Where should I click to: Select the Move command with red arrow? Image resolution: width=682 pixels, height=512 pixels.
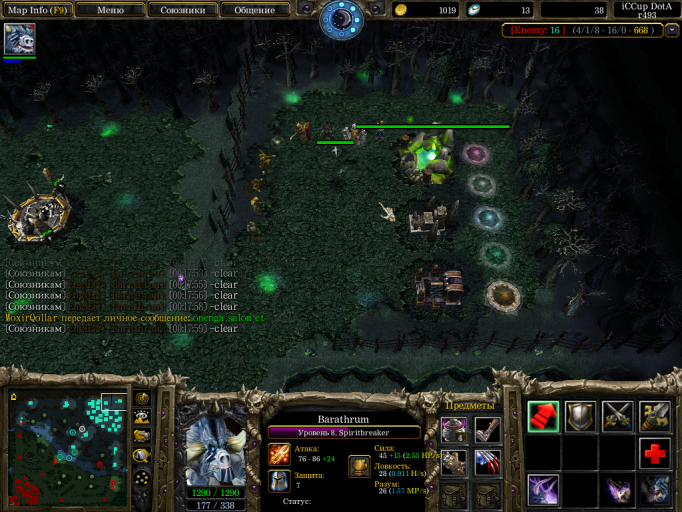pos(543,416)
